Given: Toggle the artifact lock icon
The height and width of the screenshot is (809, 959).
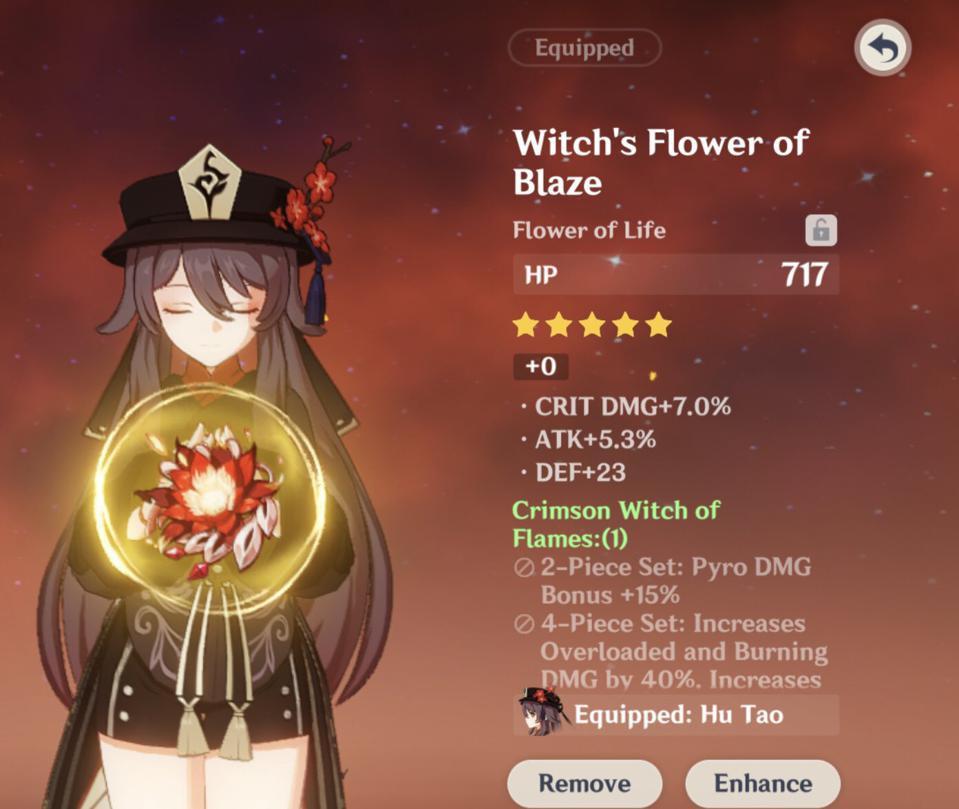Looking at the screenshot, I should [x=820, y=231].
